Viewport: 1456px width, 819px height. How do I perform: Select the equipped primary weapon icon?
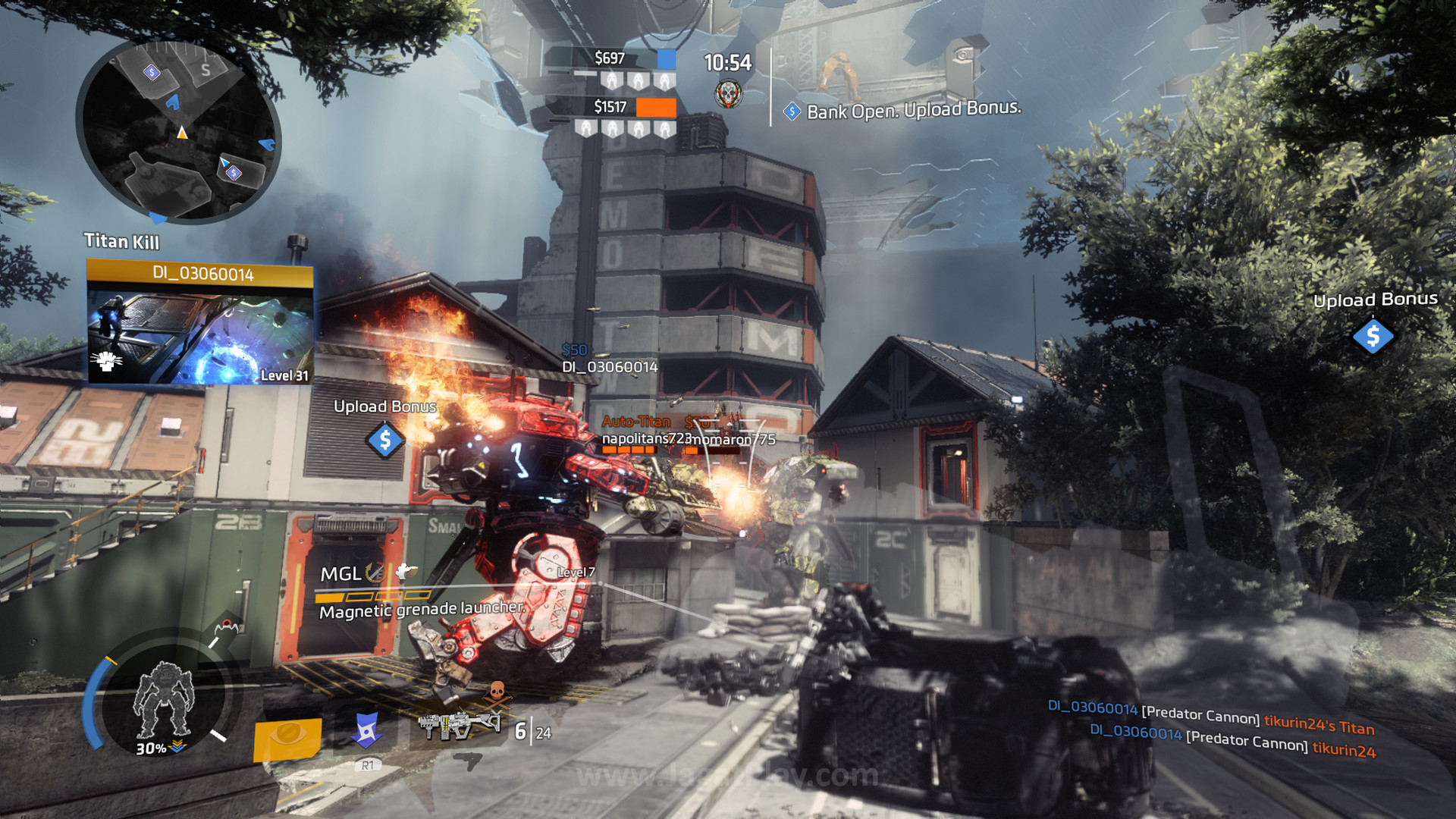459,726
